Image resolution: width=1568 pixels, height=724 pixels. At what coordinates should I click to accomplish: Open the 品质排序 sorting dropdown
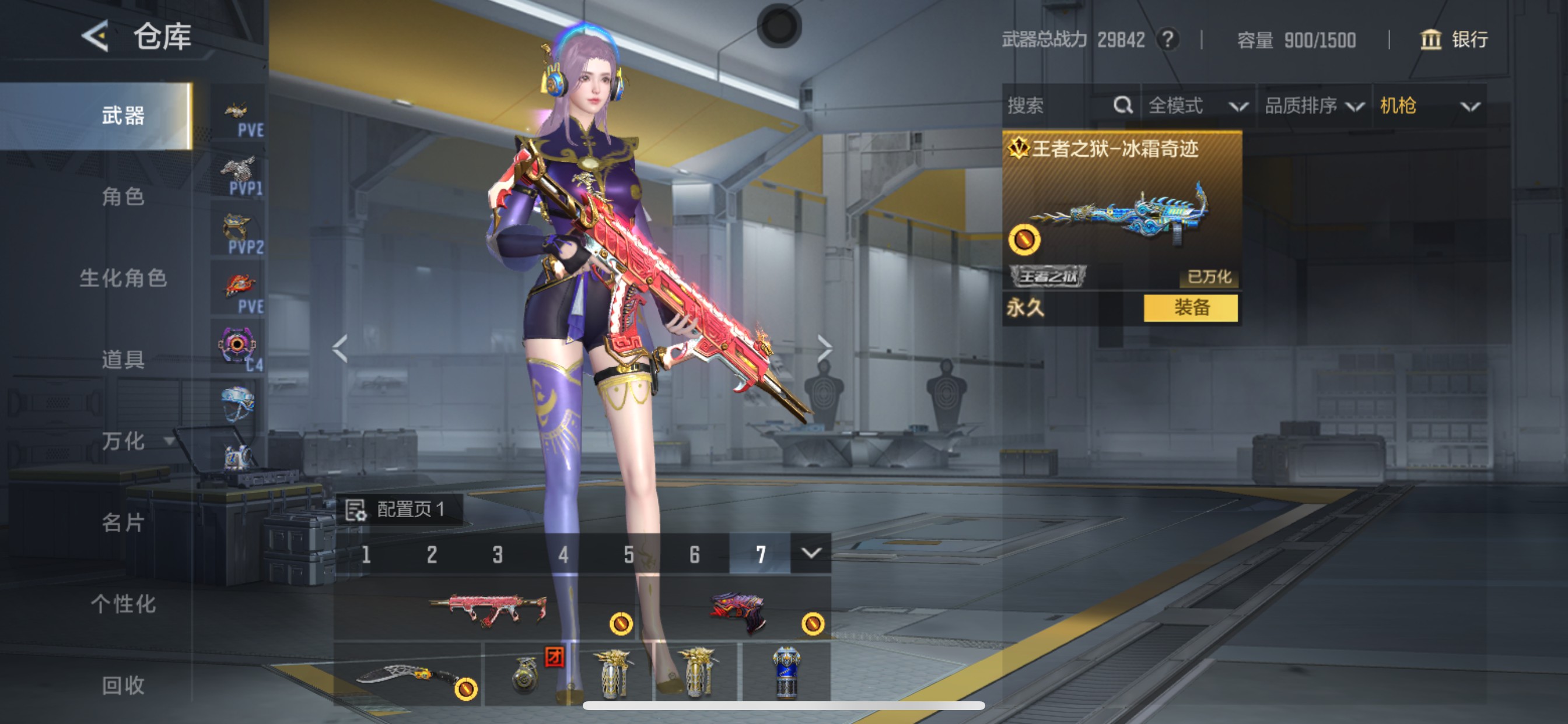click(1314, 106)
